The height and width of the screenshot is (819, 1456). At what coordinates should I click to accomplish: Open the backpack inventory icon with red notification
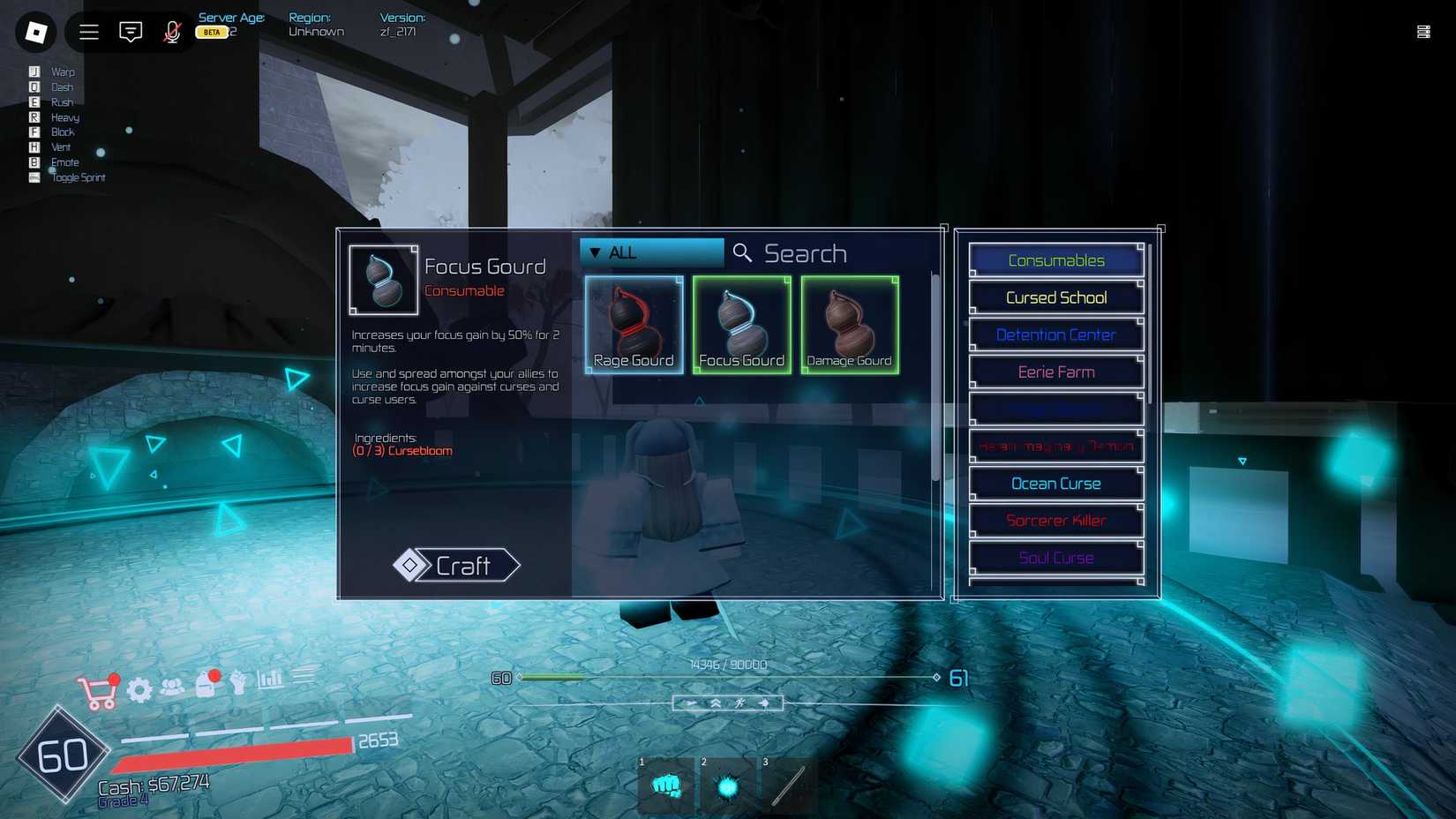(206, 687)
